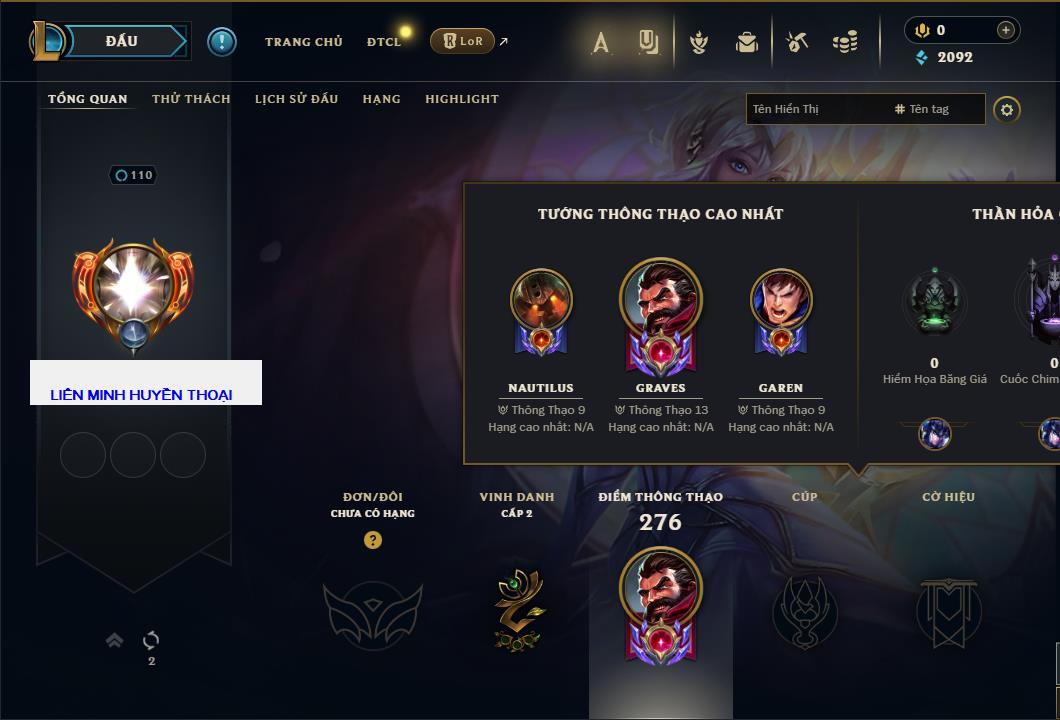
Task: Switch to the THỬ THÁCH tab
Action: coord(191,99)
